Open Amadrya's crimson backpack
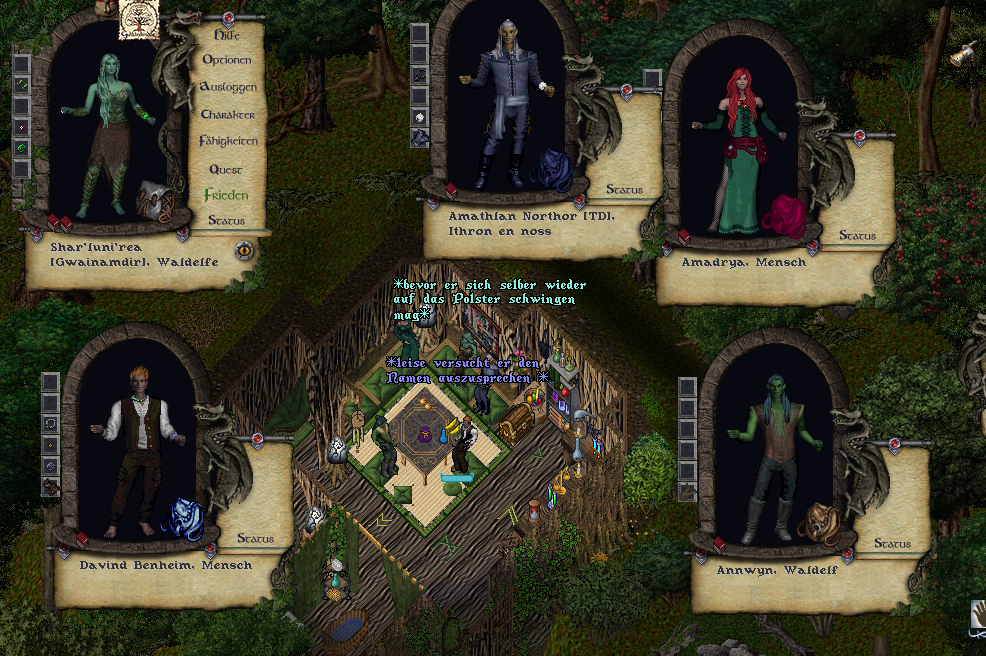Viewport: 986px width, 656px height. 783,216
